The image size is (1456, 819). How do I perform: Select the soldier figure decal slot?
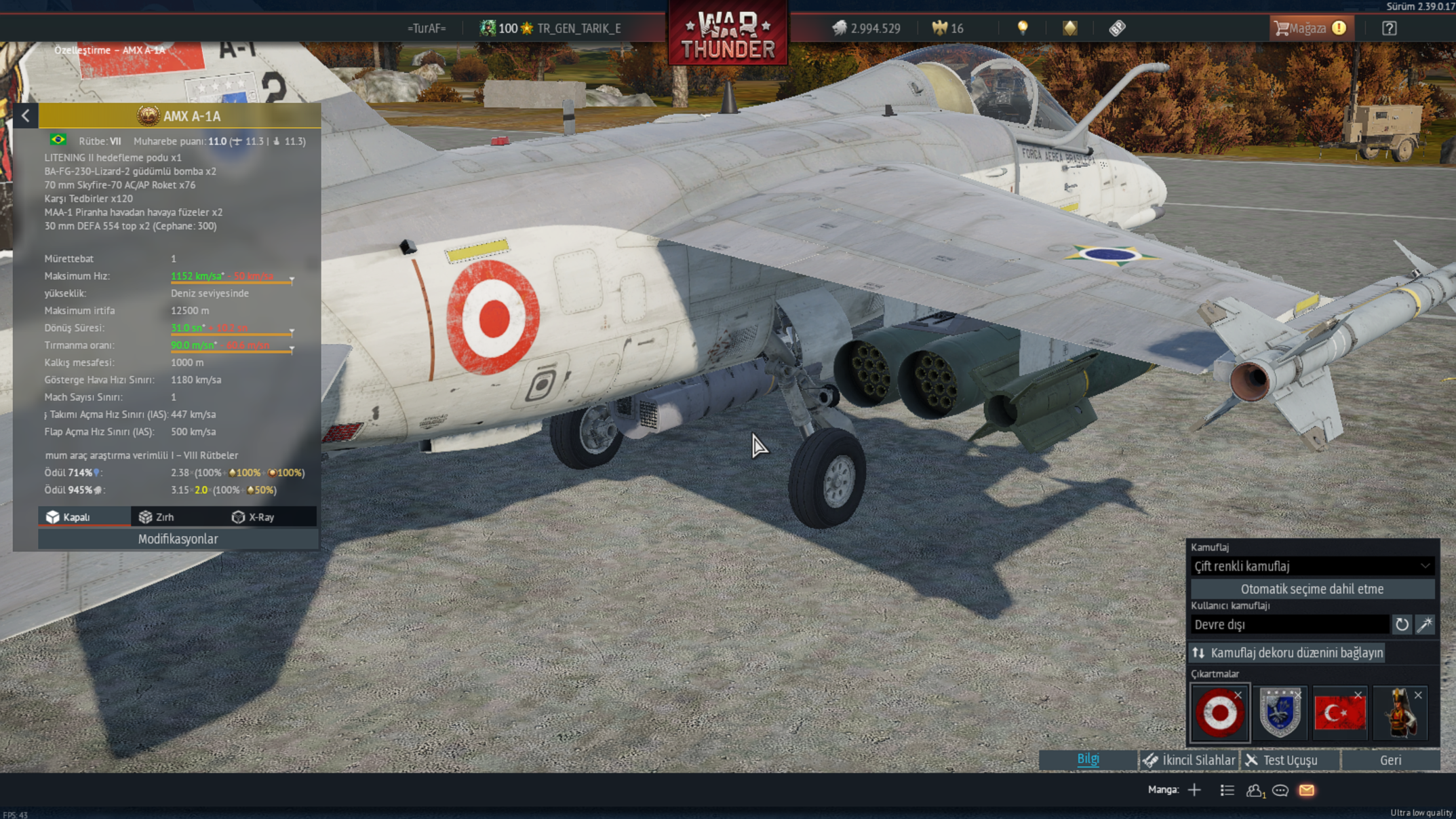[x=1400, y=712]
